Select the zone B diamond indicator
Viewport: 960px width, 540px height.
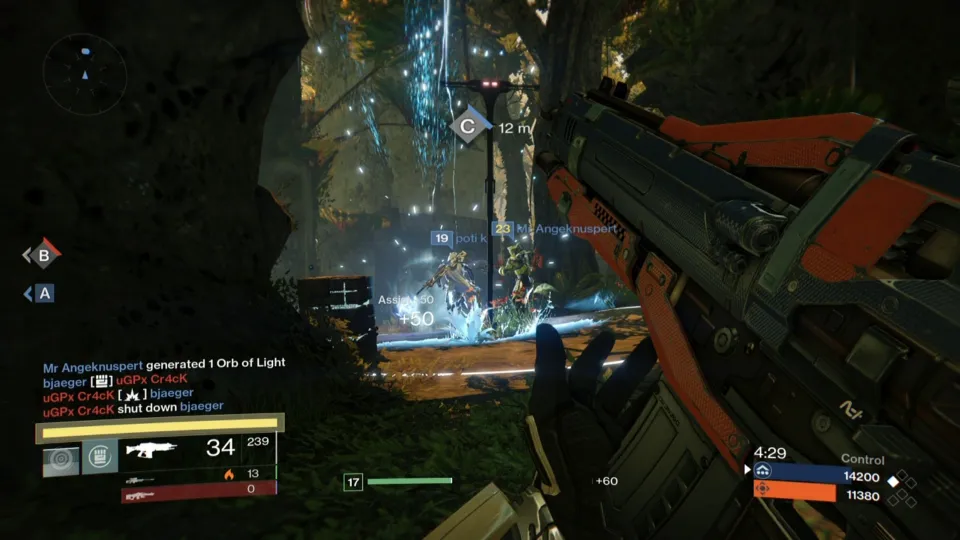(43, 255)
